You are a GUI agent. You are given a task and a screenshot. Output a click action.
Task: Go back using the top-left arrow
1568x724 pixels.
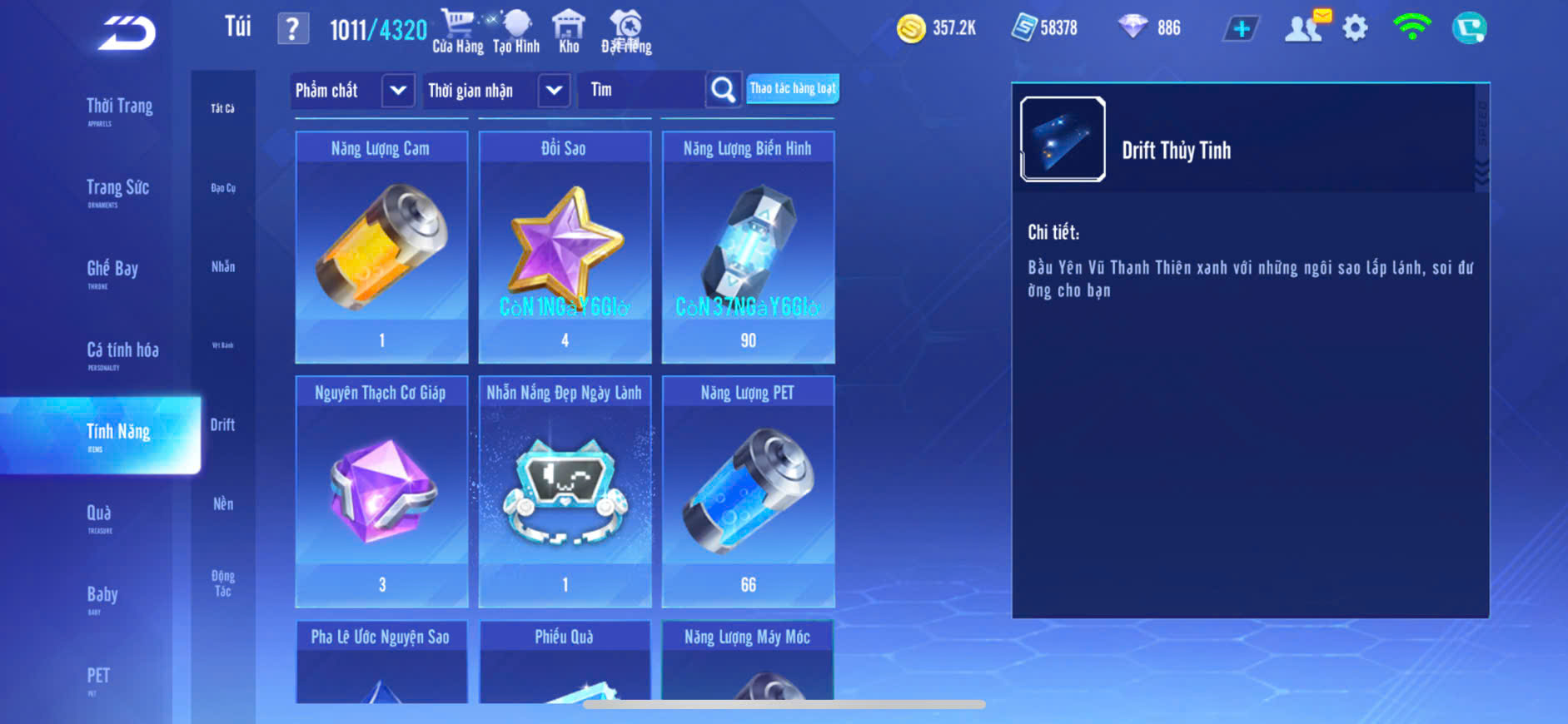127,33
